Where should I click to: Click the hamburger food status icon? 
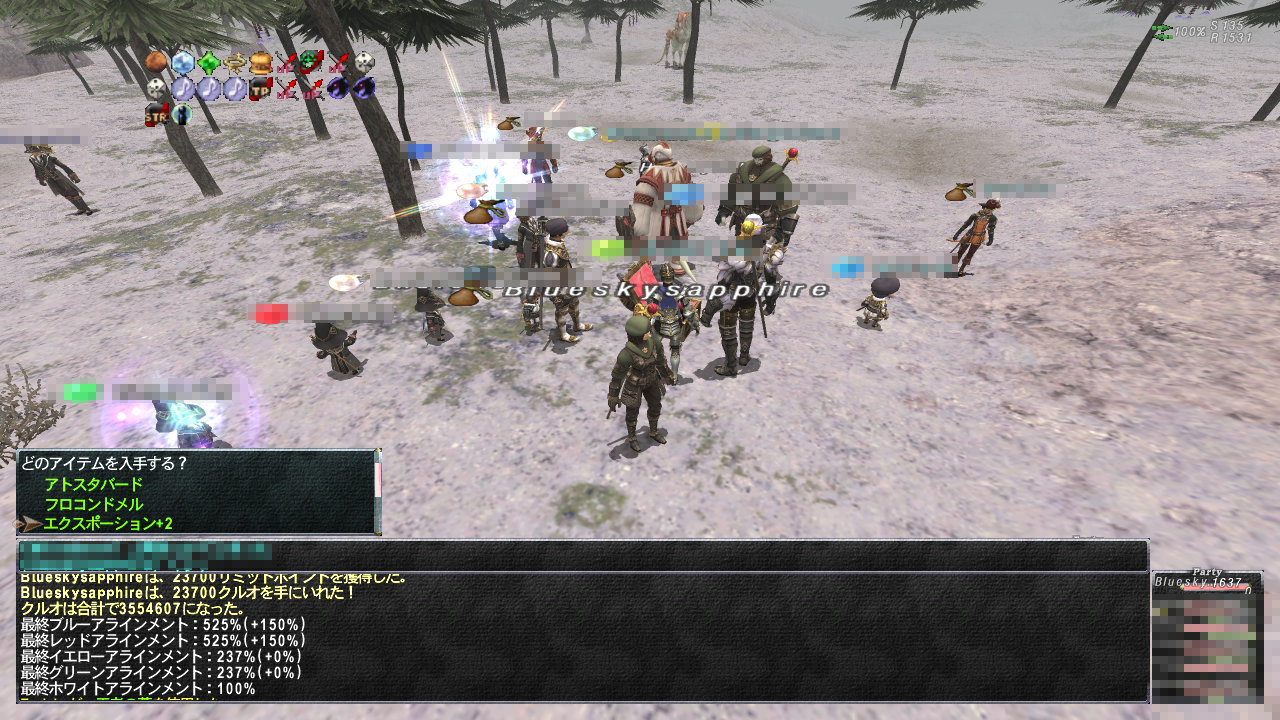pyautogui.click(x=260, y=63)
